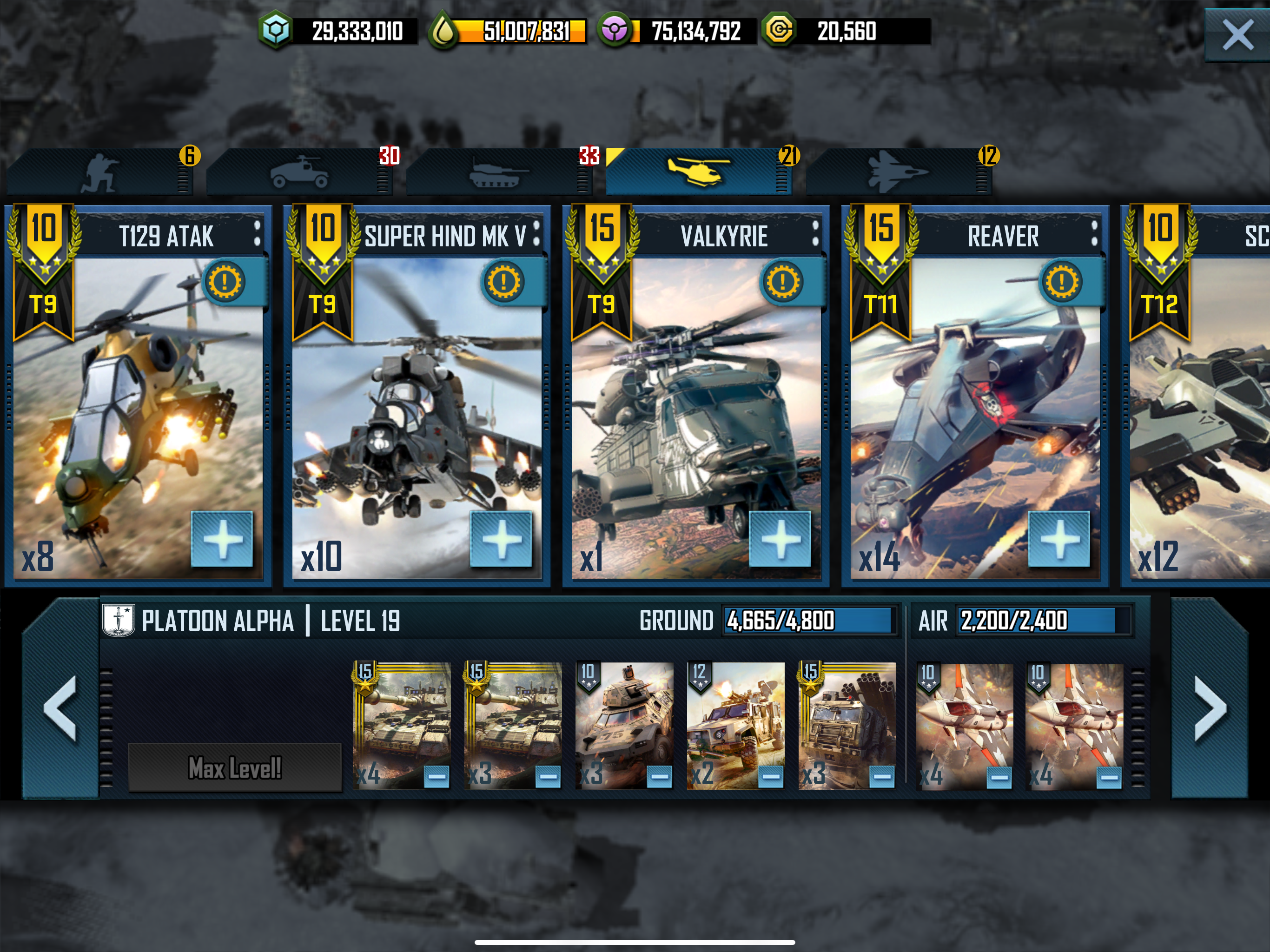
Task: Open the jet aircraft tab
Action: tap(897, 172)
